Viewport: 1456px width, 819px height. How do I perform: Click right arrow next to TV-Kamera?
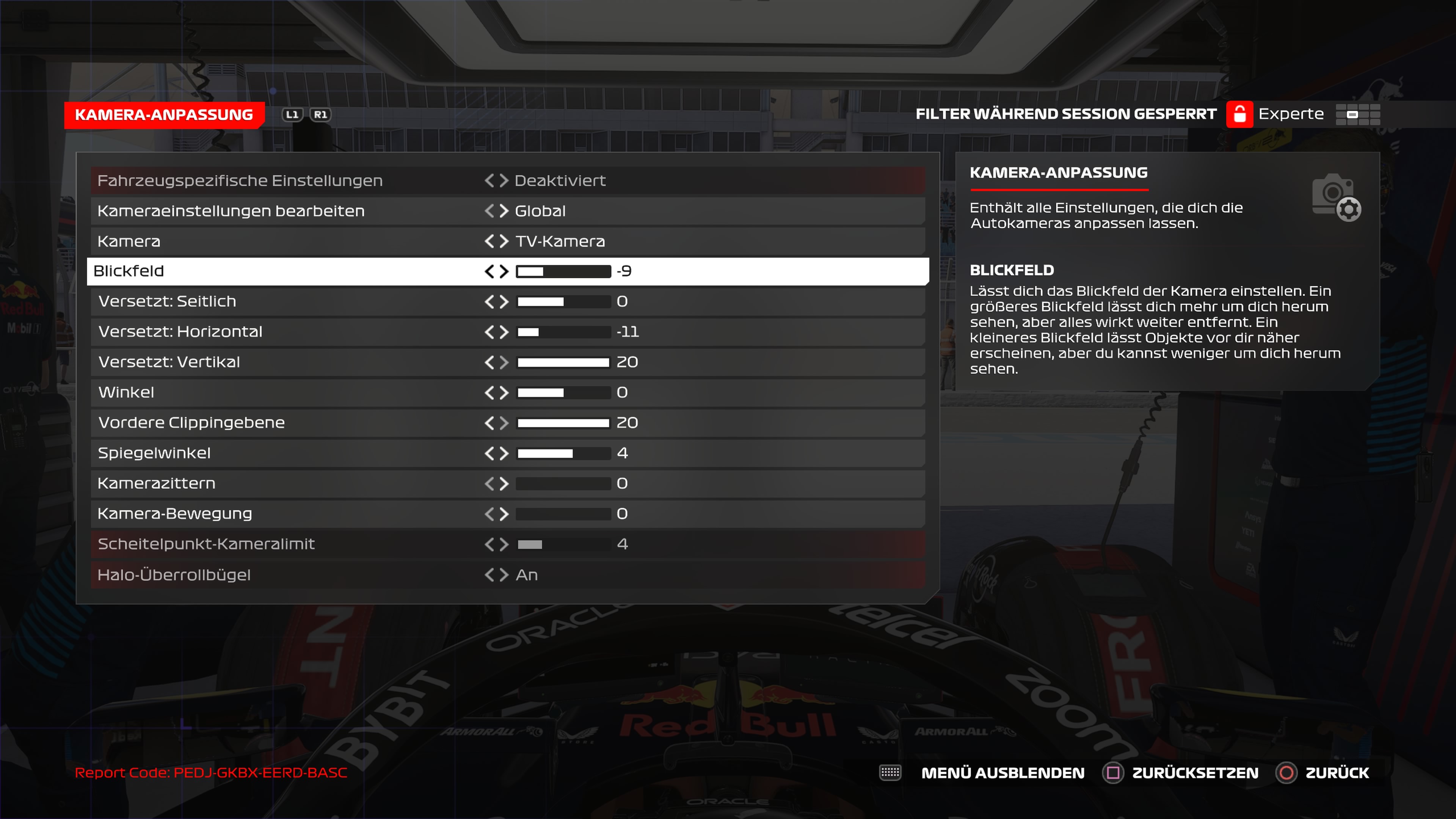tap(504, 242)
